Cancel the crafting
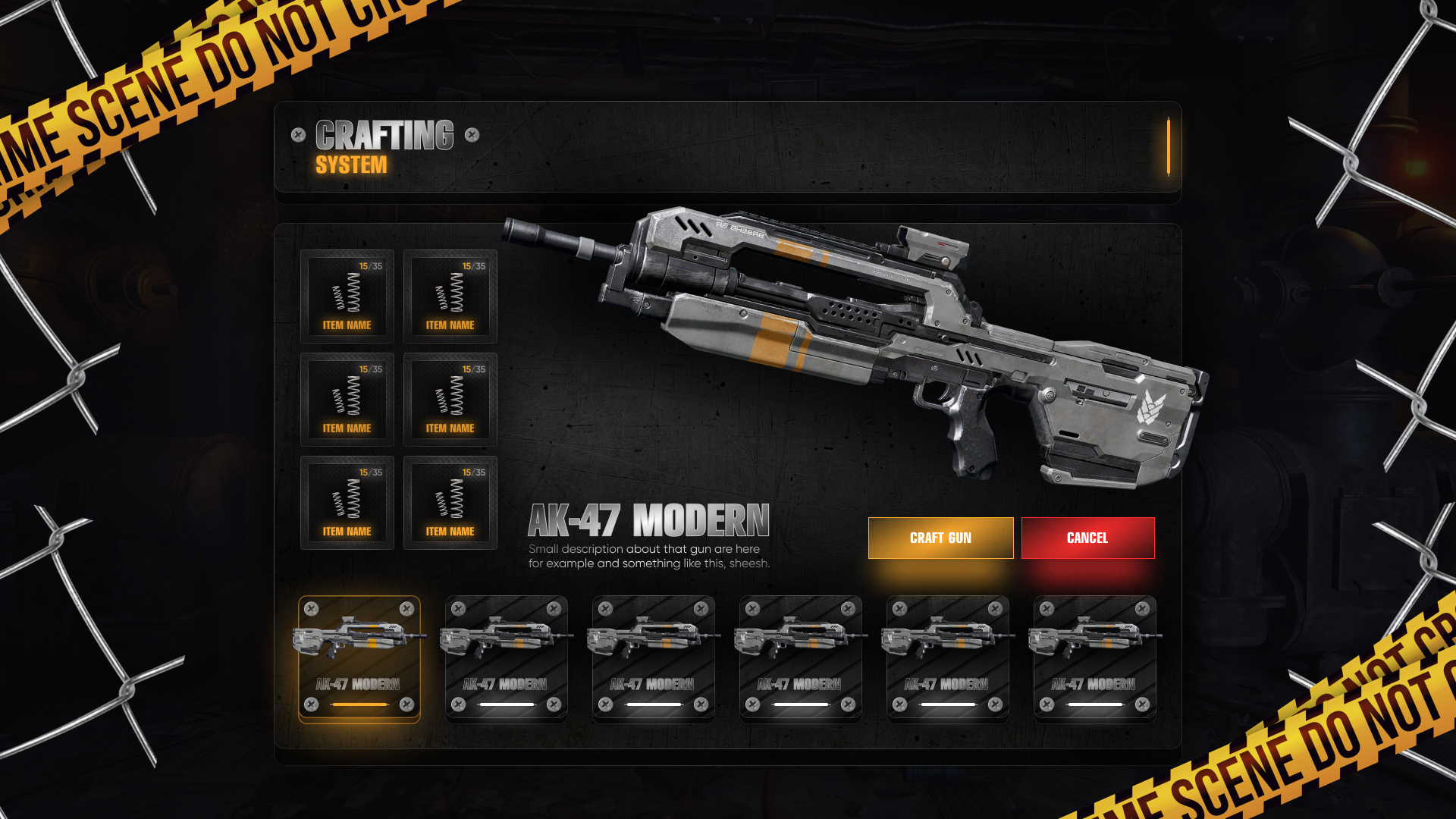 pyautogui.click(x=1087, y=538)
